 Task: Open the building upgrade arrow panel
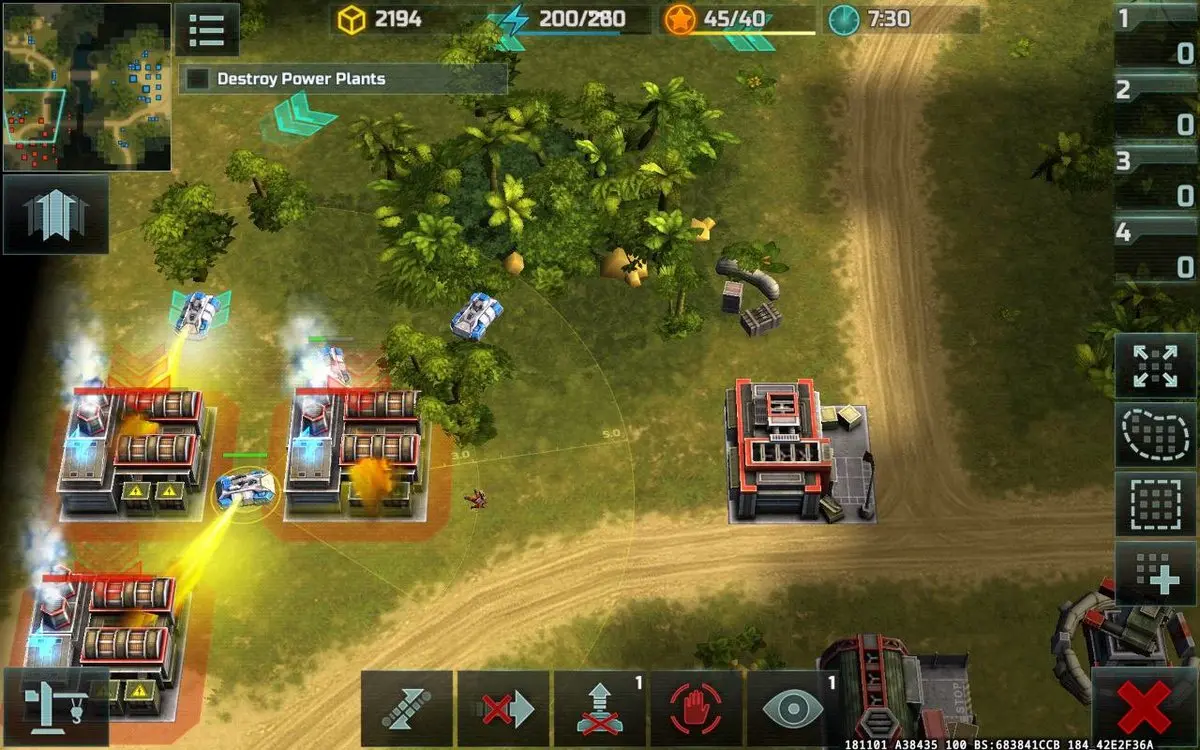tap(56, 214)
